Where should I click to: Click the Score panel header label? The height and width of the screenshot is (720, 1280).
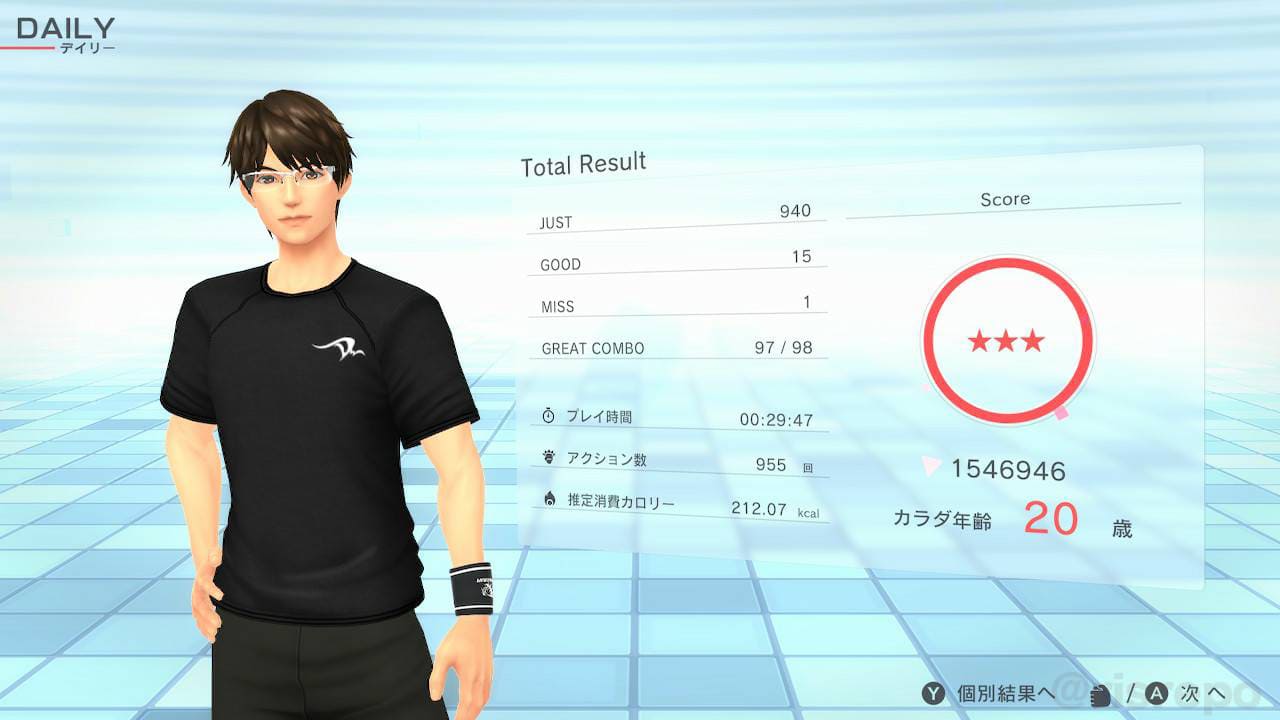[1005, 199]
